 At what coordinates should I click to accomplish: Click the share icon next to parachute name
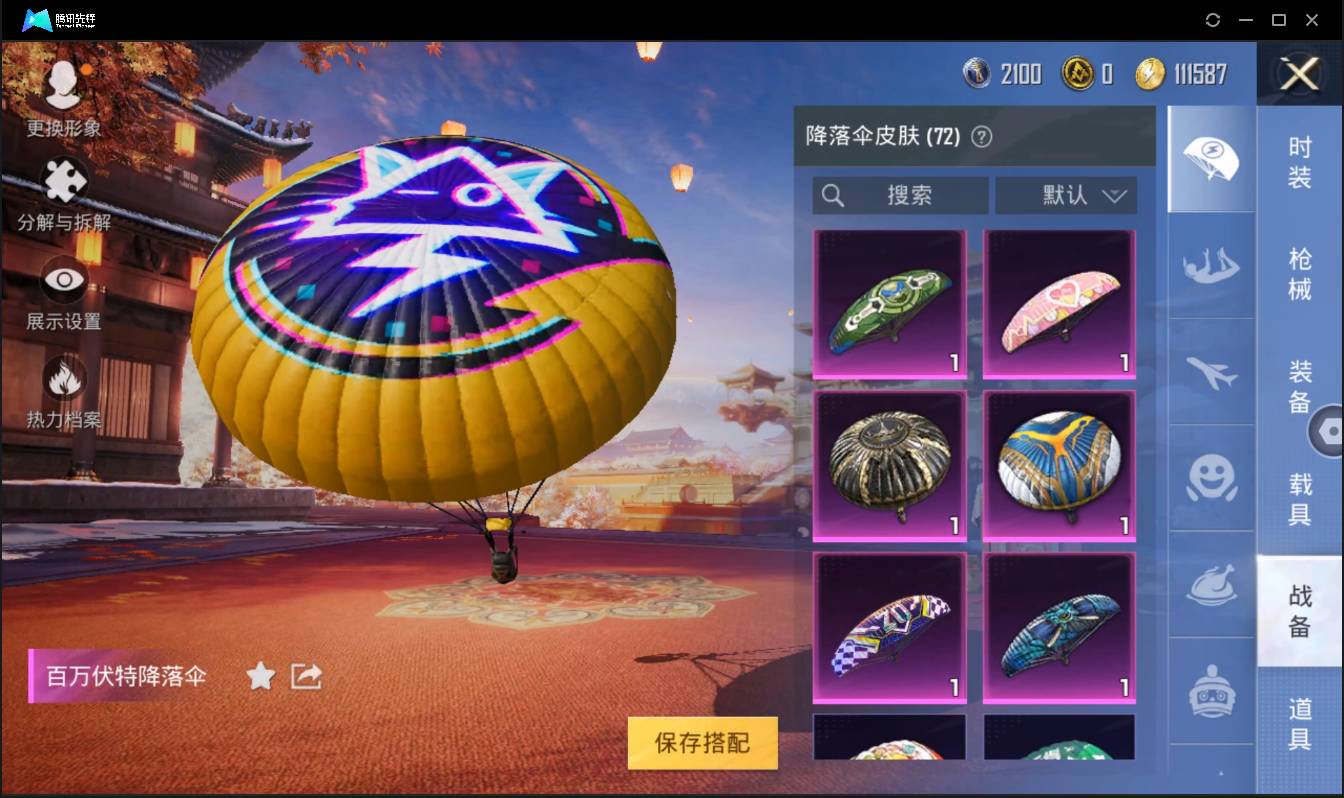click(306, 676)
